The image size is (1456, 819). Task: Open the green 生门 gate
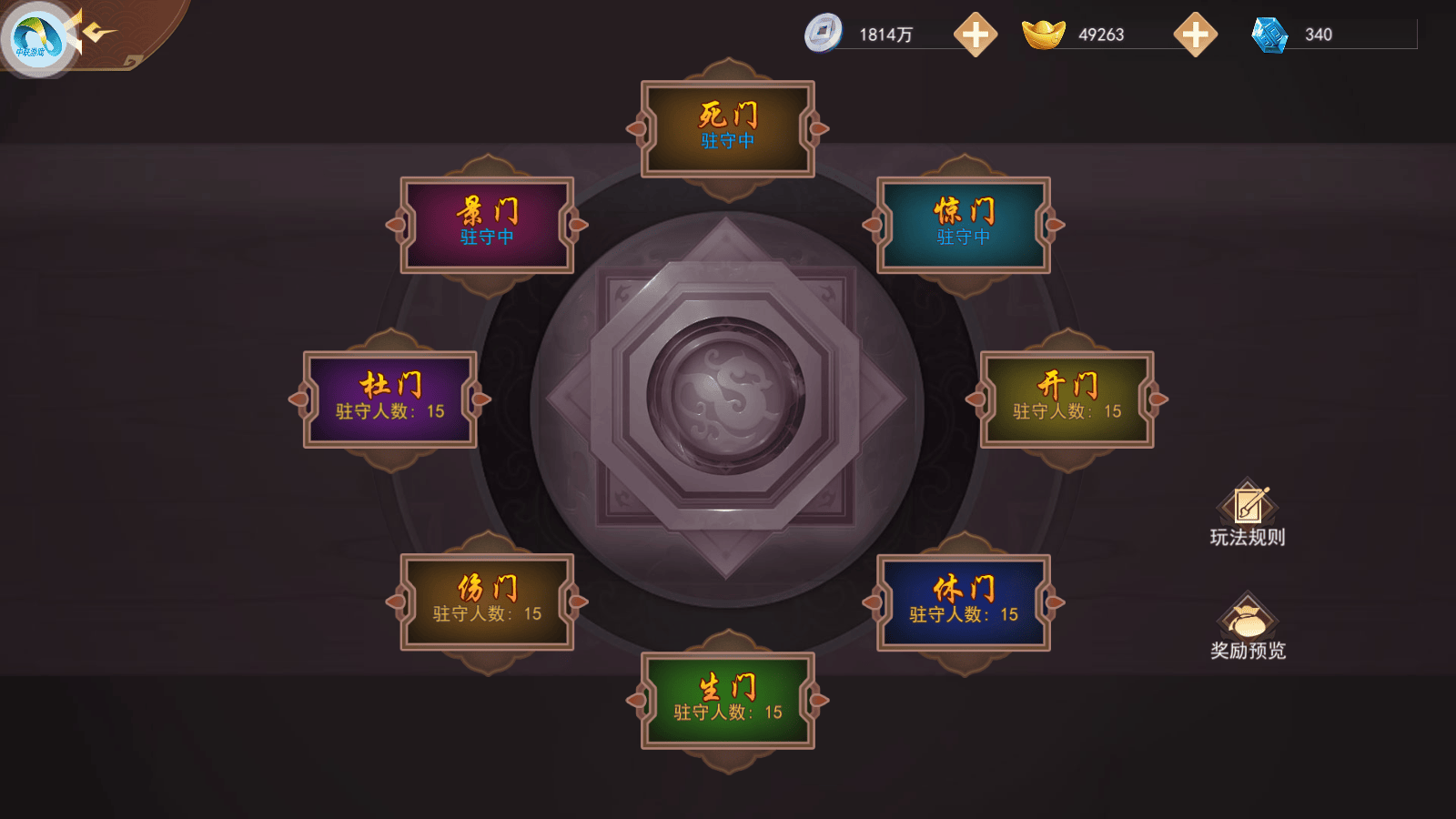727,700
